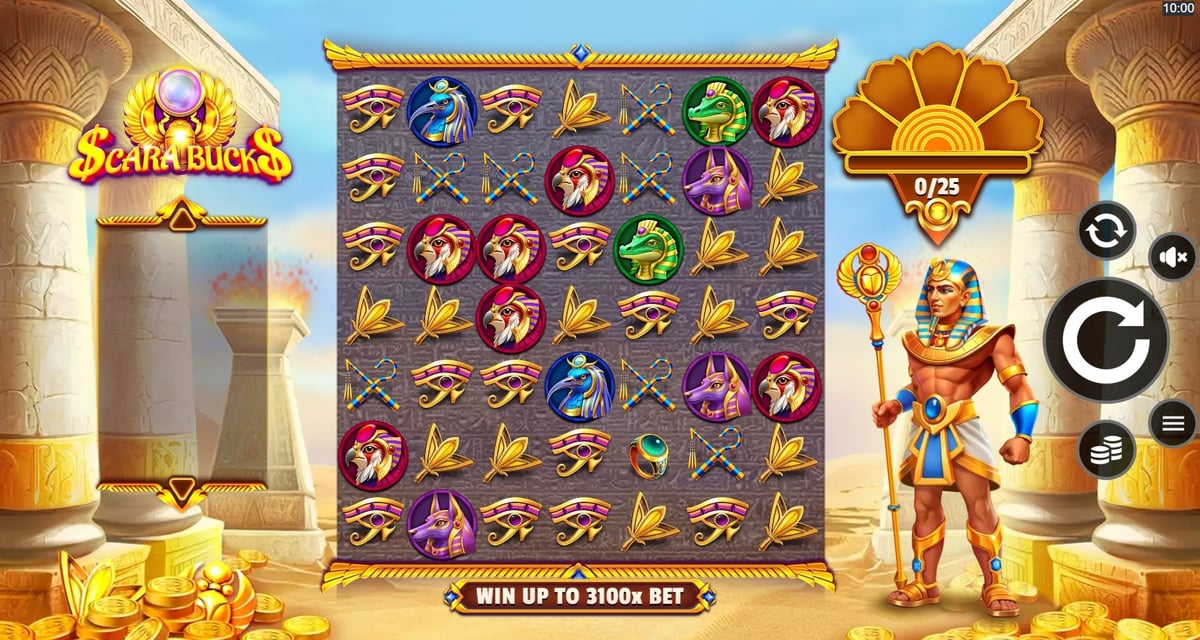
Task: Open the hamburger menu
Action: [x=1173, y=424]
